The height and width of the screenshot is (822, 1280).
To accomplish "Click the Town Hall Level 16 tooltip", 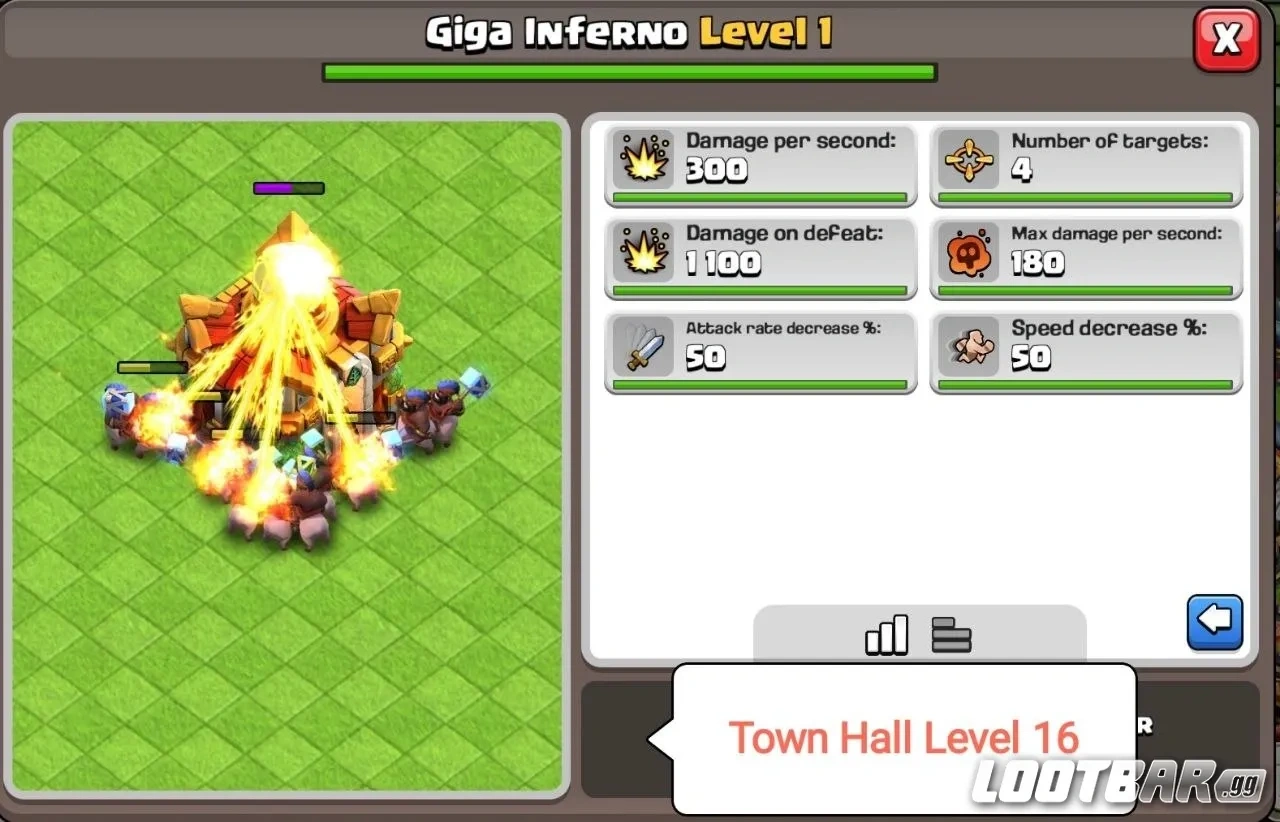I will pos(903,738).
